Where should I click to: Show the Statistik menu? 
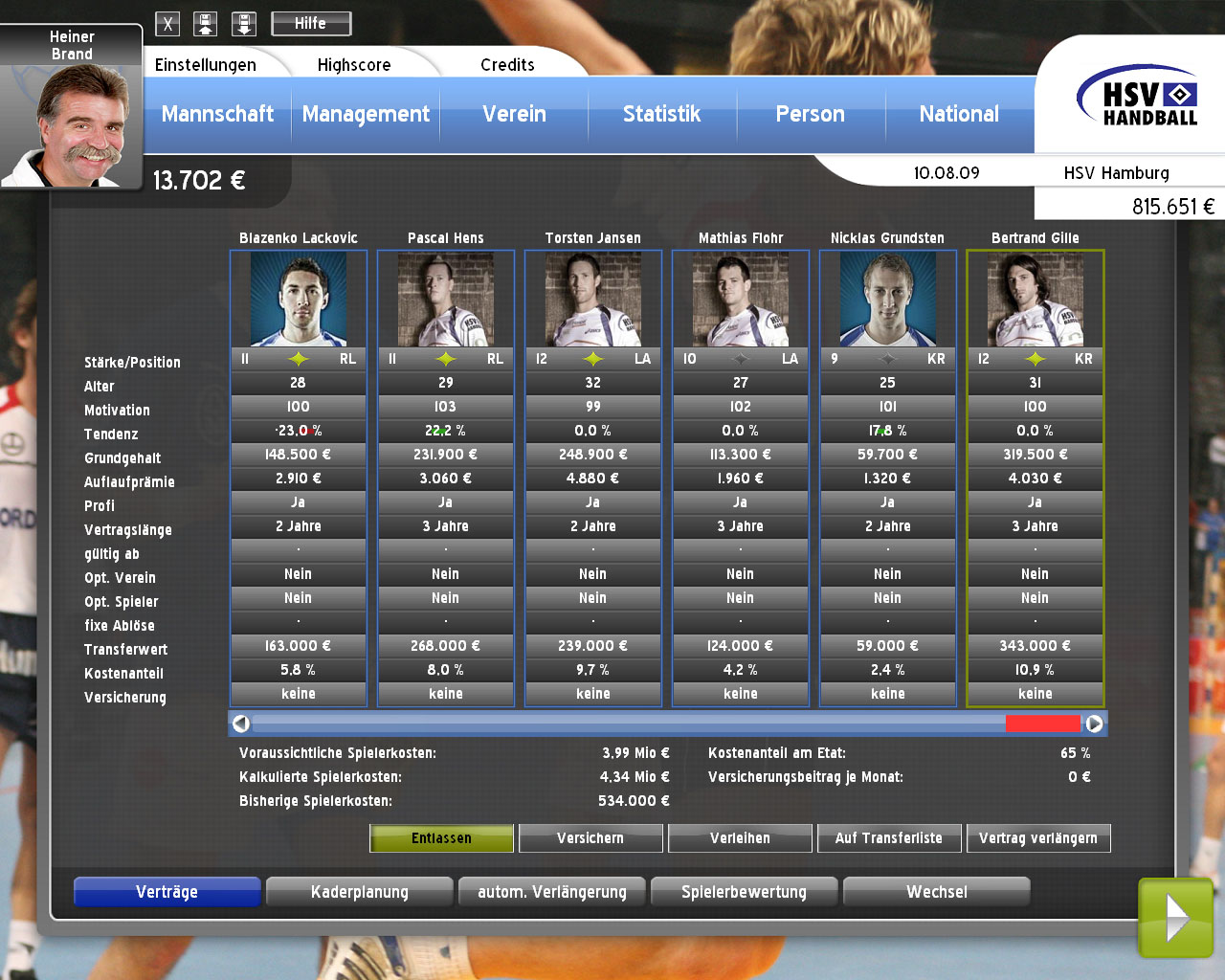pyautogui.click(x=661, y=114)
